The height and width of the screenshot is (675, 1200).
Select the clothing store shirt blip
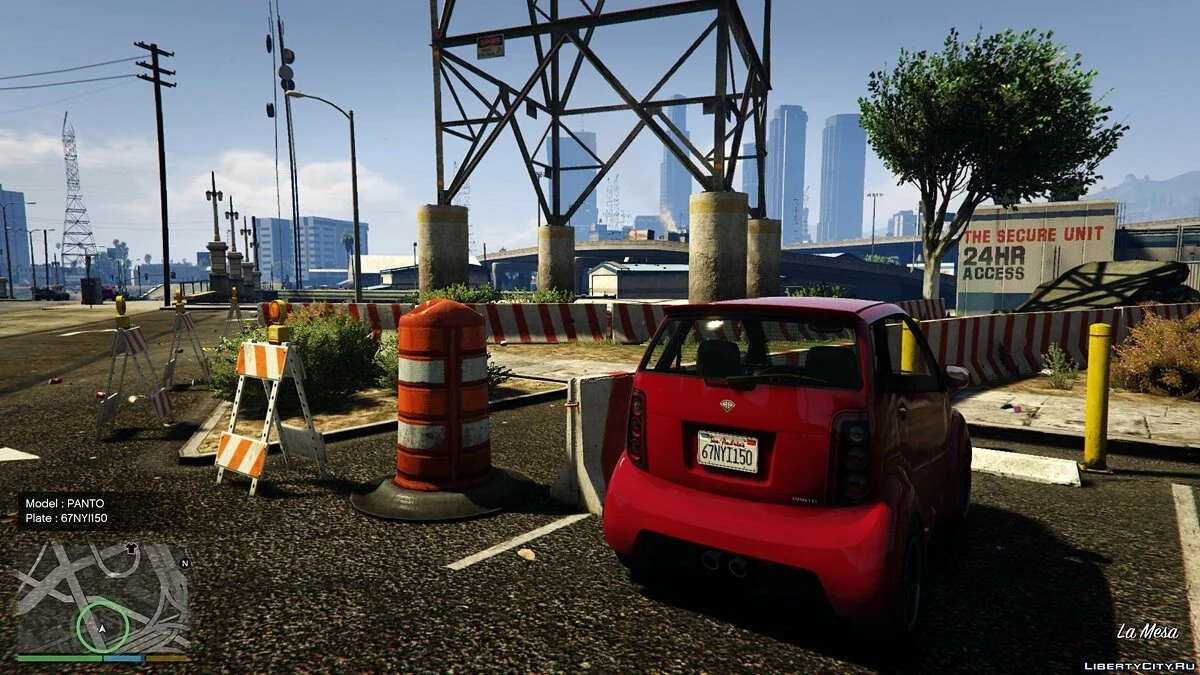click(129, 548)
